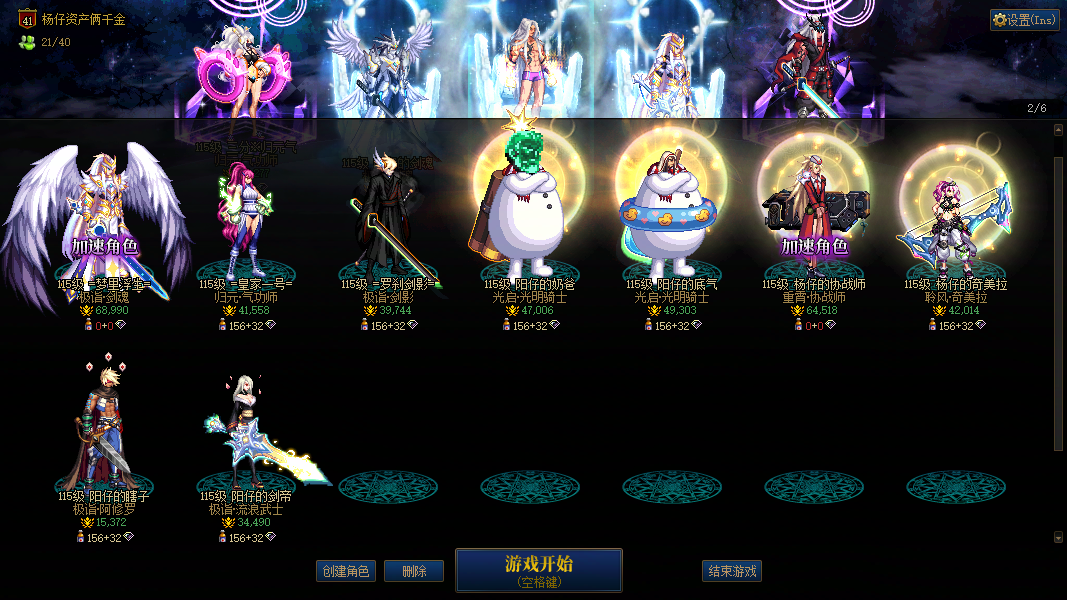
Task: Click the 删除 delete button
Action: tap(414, 571)
